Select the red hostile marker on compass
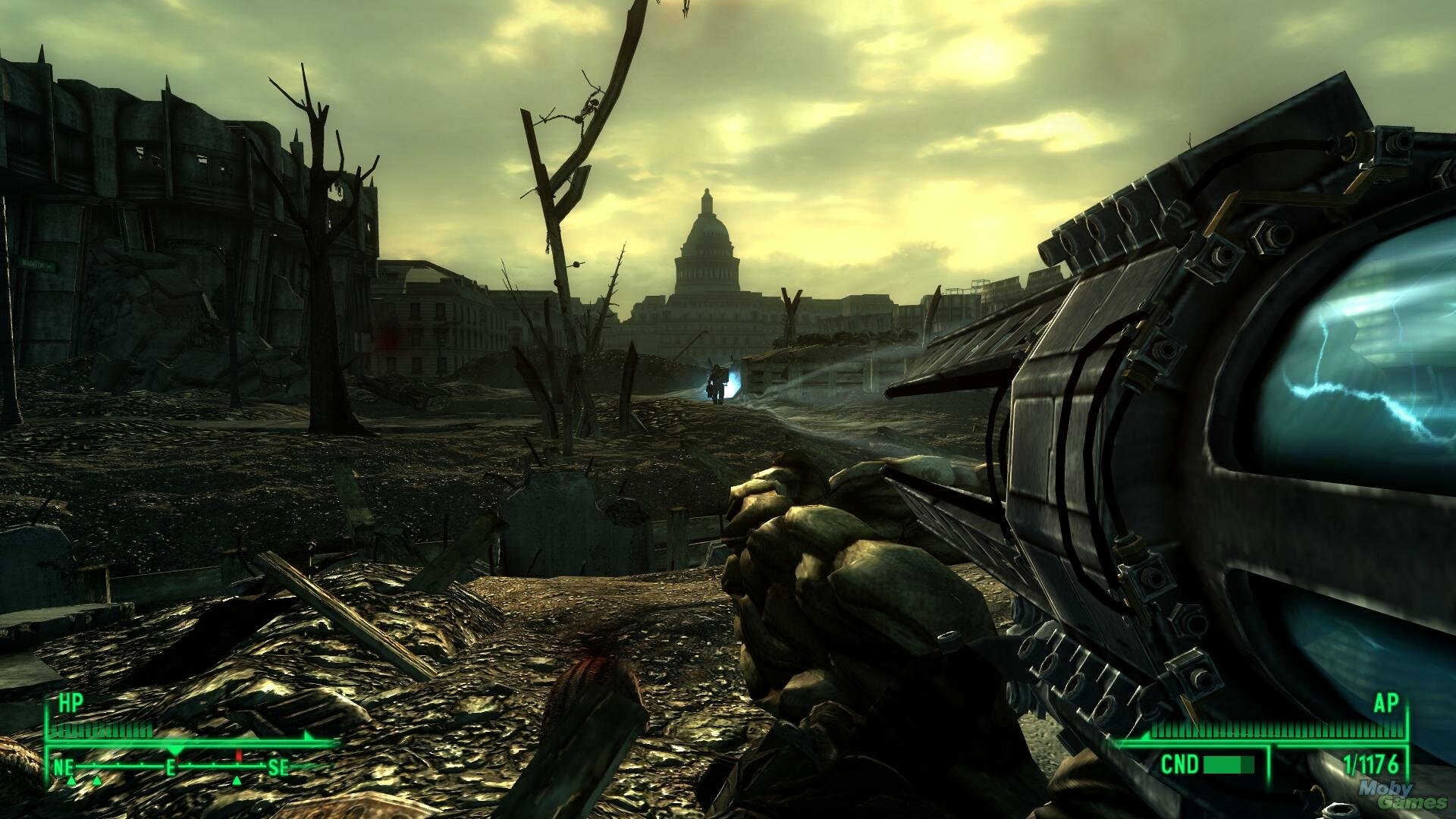1456x819 pixels. coord(238,756)
